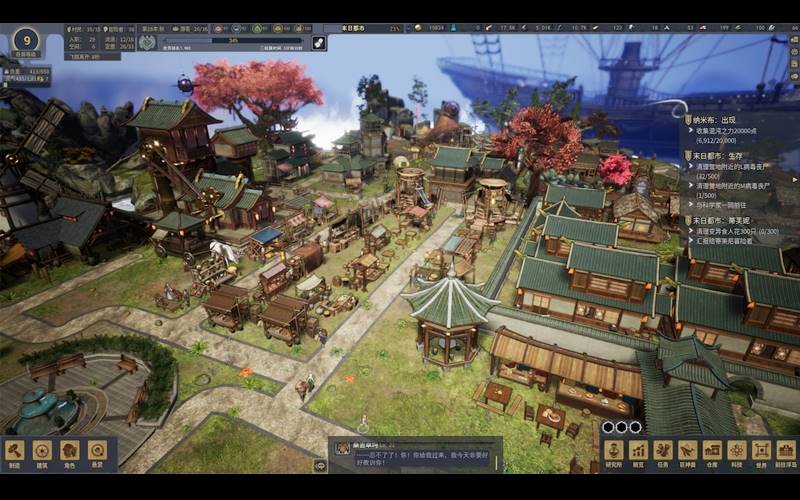The width and height of the screenshot is (800, 500).
Task: Show the bar-chart overview panel
Action: coord(637,452)
